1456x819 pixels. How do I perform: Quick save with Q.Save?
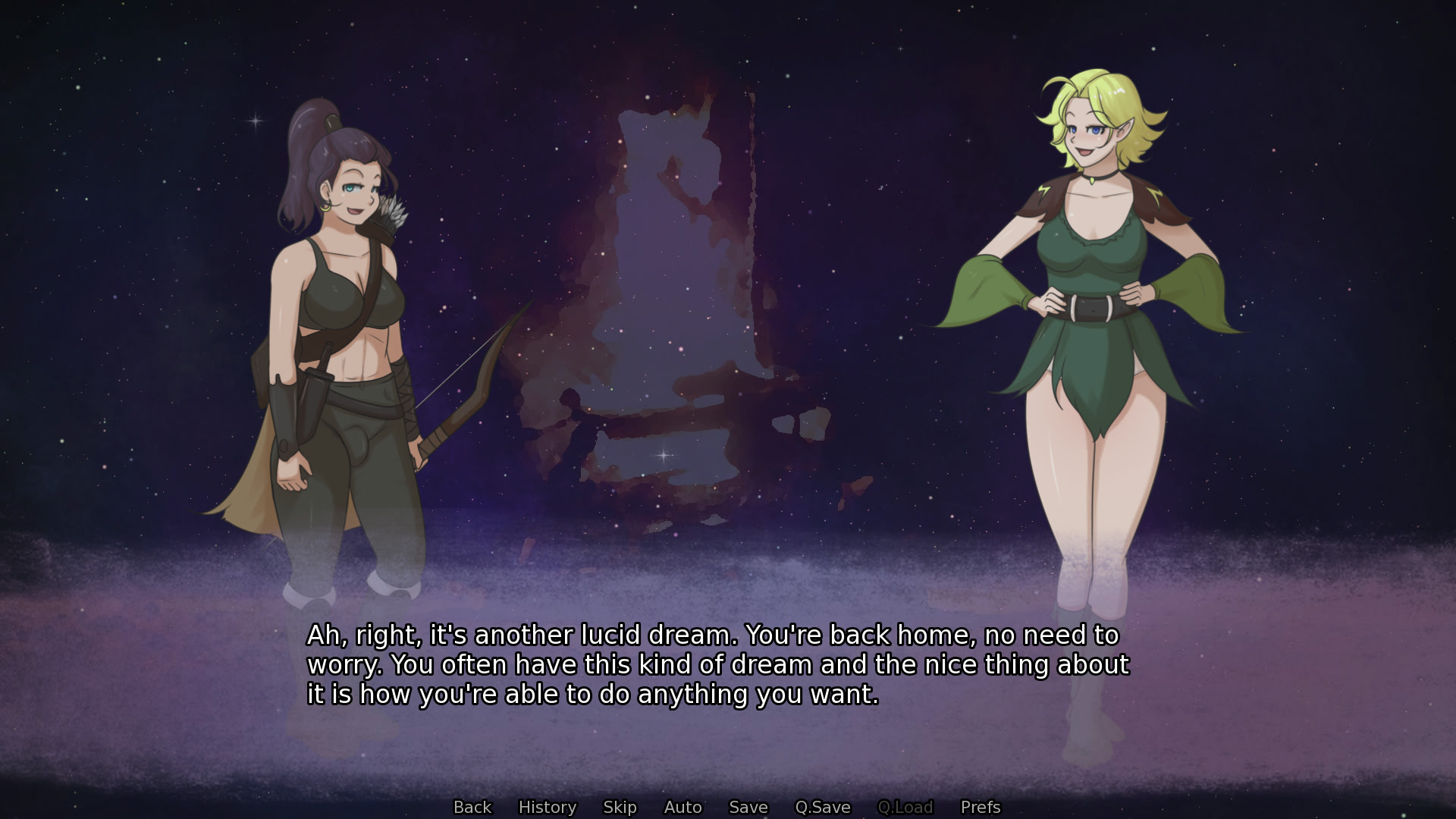[x=822, y=807]
